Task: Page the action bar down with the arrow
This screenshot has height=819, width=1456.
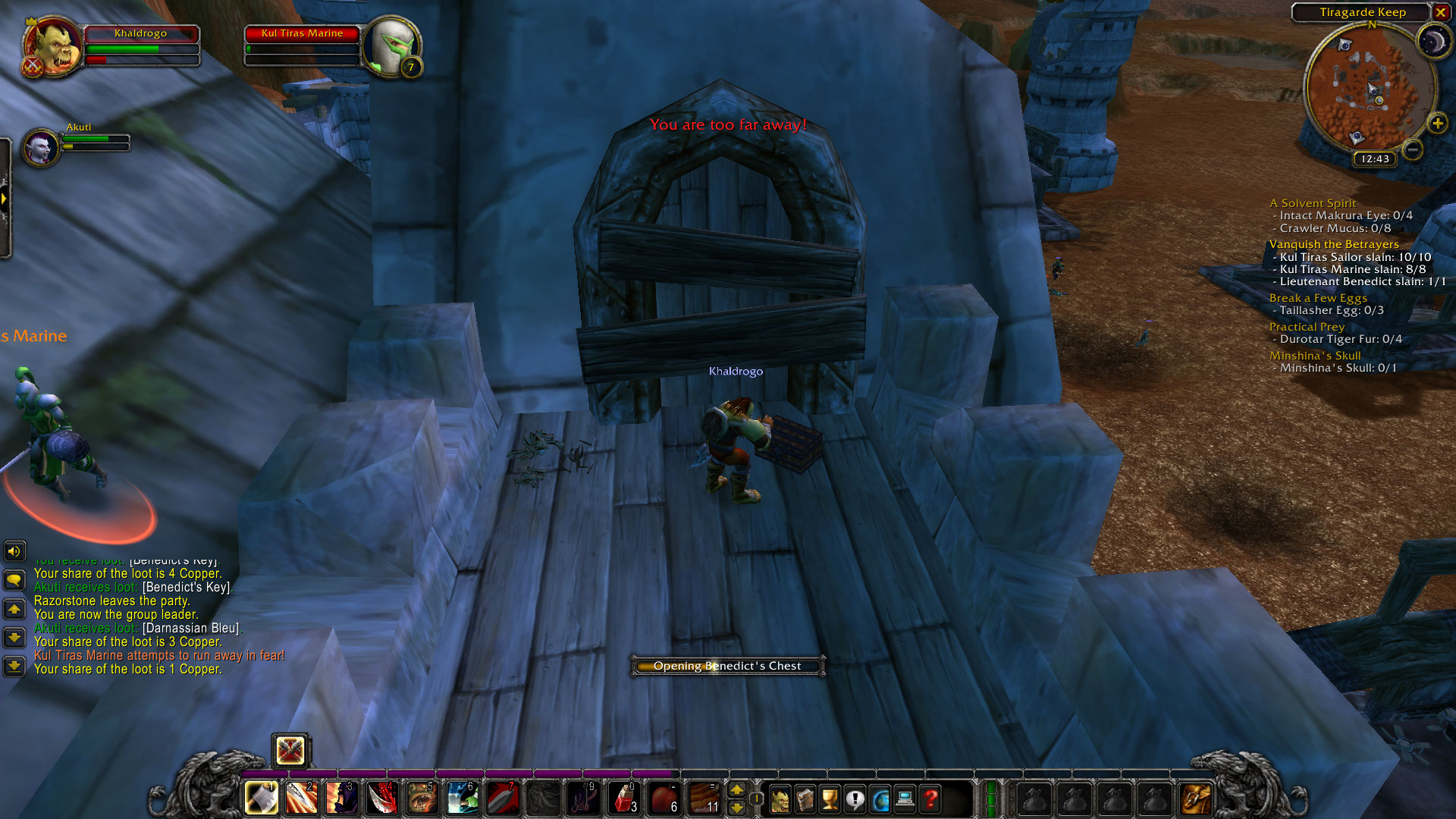Action: click(737, 808)
